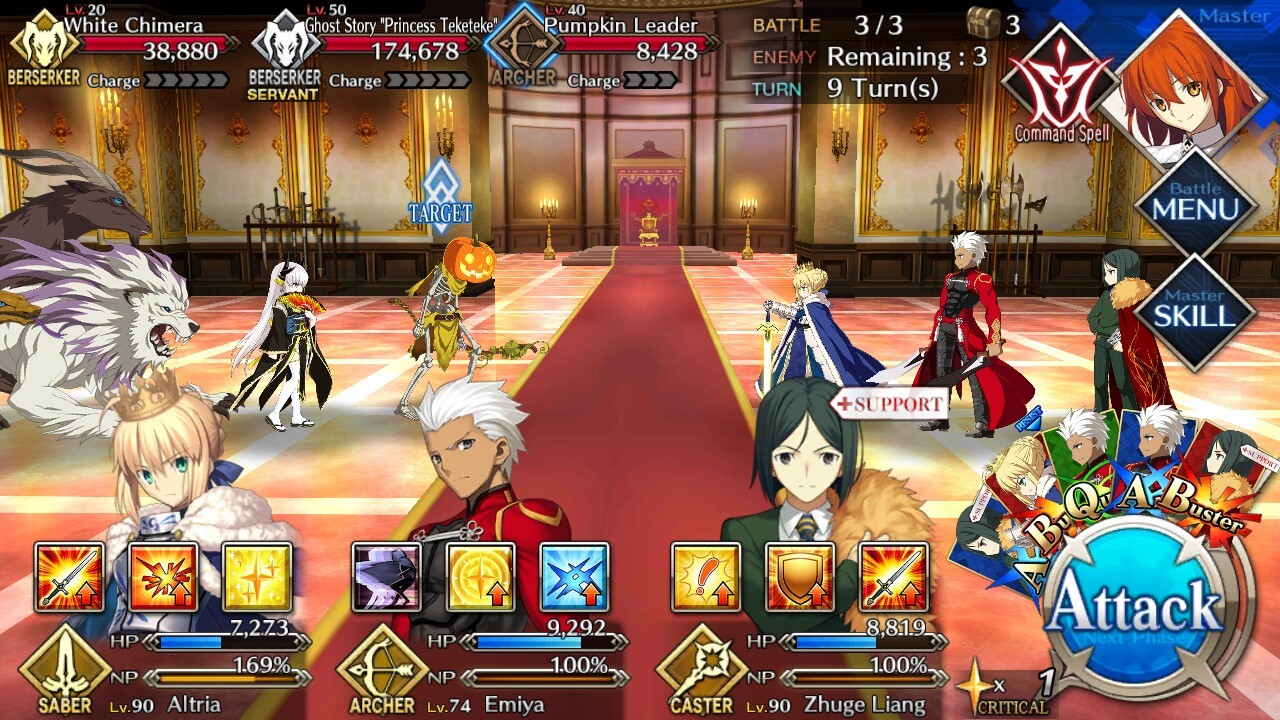Open the Battle Menu
Screen dimensions: 1280x720
pyautogui.click(x=1195, y=205)
